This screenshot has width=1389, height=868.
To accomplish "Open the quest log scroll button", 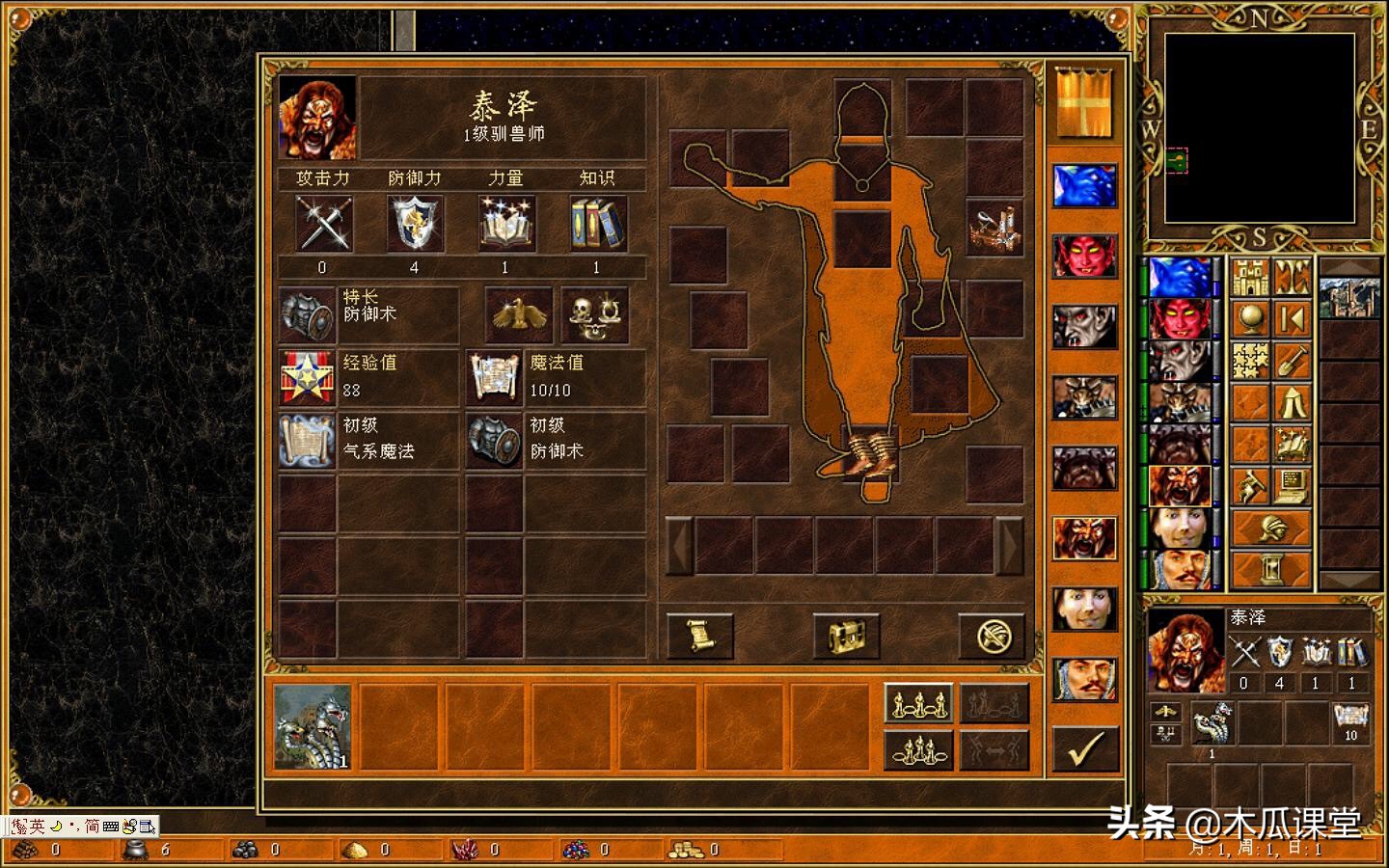I will pos(699,637).
